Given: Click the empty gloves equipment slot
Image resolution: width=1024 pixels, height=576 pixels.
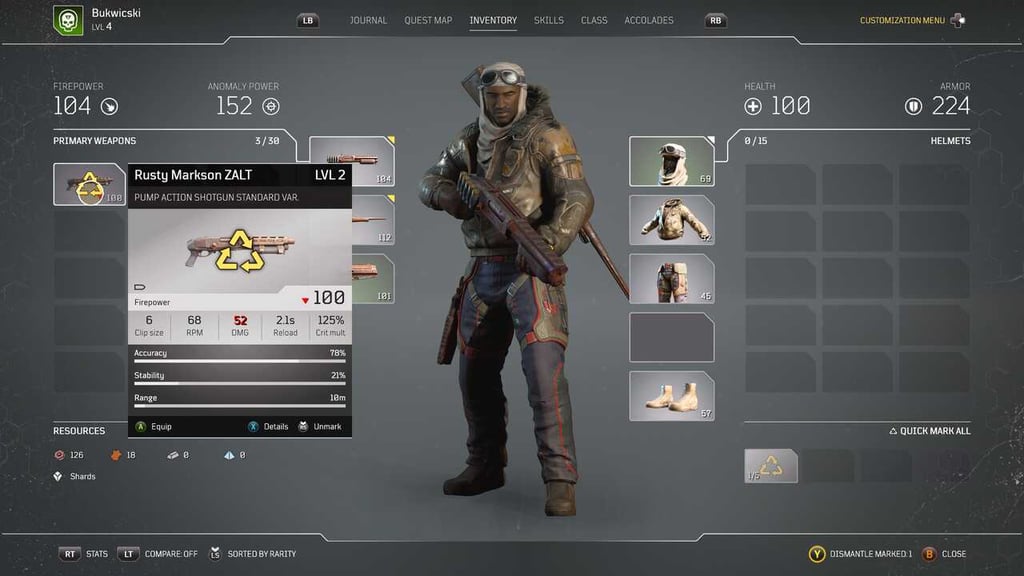Looking at the screenshot, I should point(671,337).
